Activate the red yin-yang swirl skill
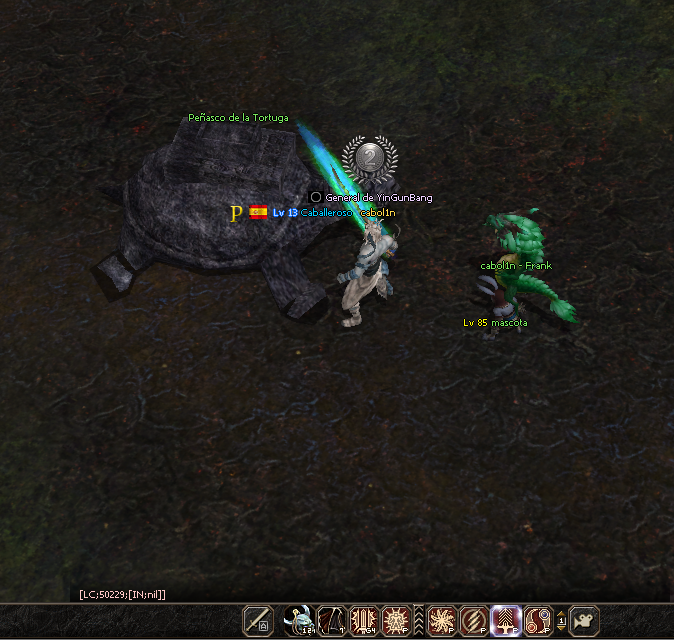The image size is (674, 640). 539,620
